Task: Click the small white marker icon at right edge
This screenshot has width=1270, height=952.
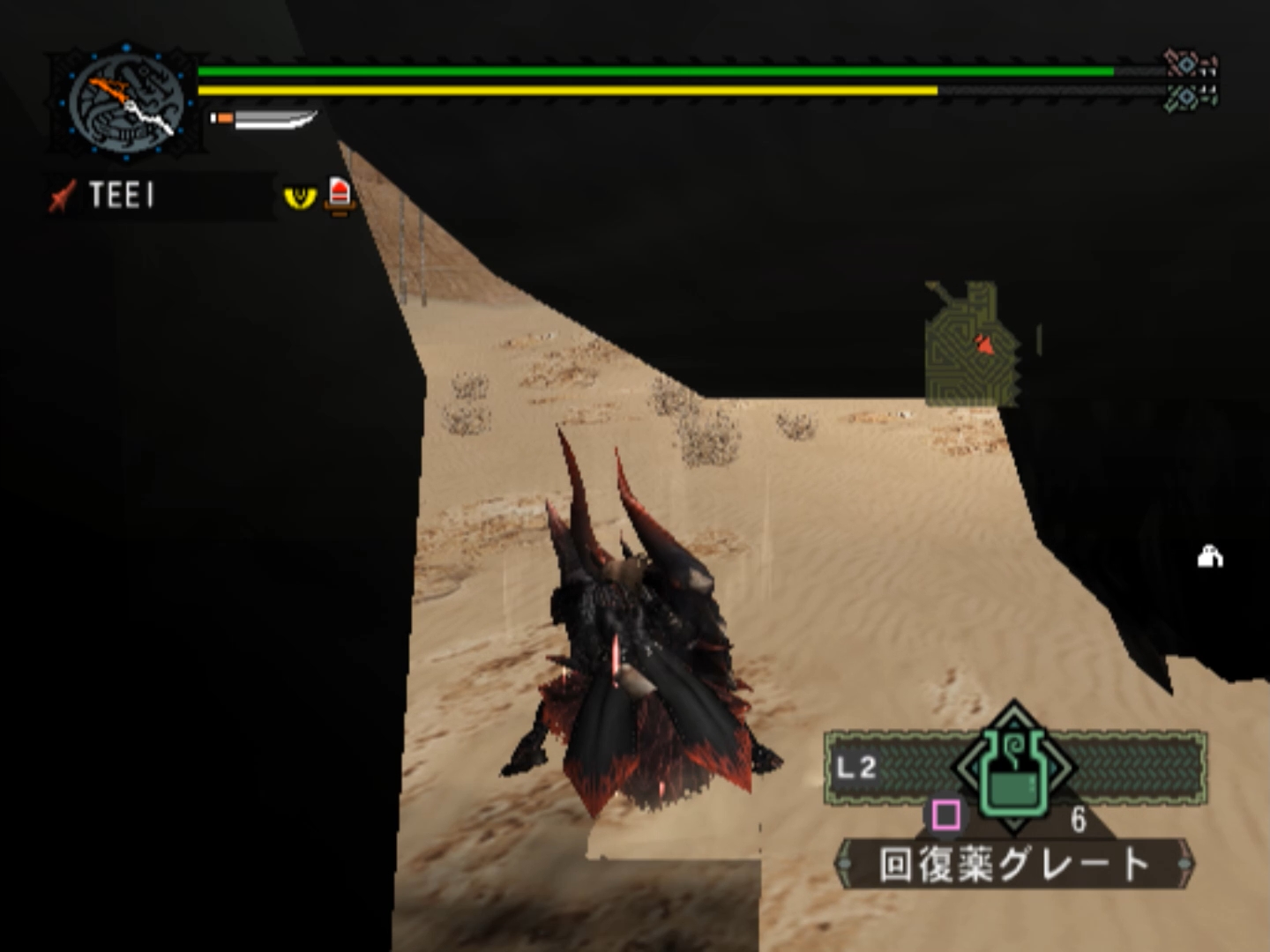Action: 1210,557
